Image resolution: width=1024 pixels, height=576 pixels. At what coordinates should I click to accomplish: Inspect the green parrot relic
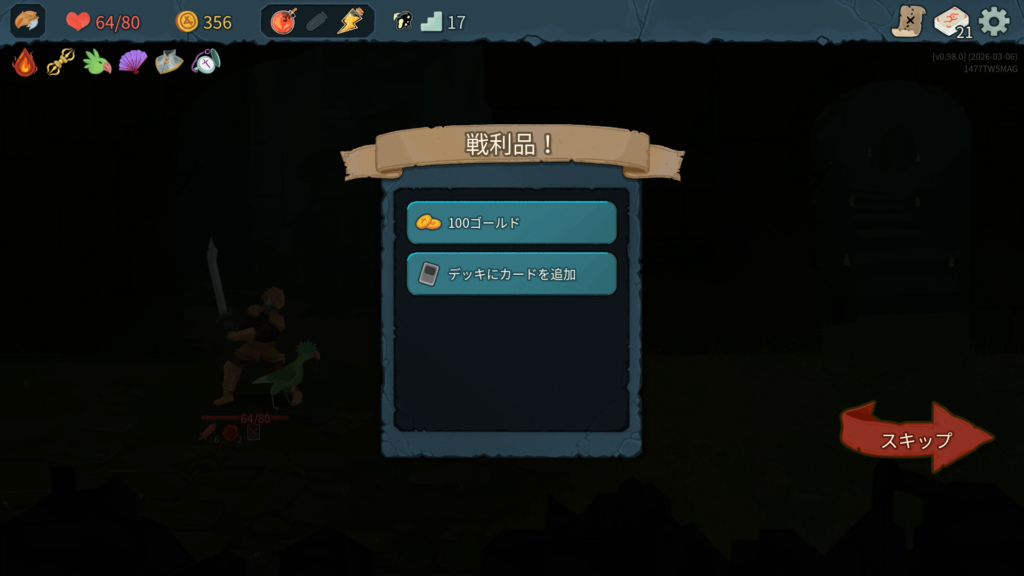(x=97, y=62)
